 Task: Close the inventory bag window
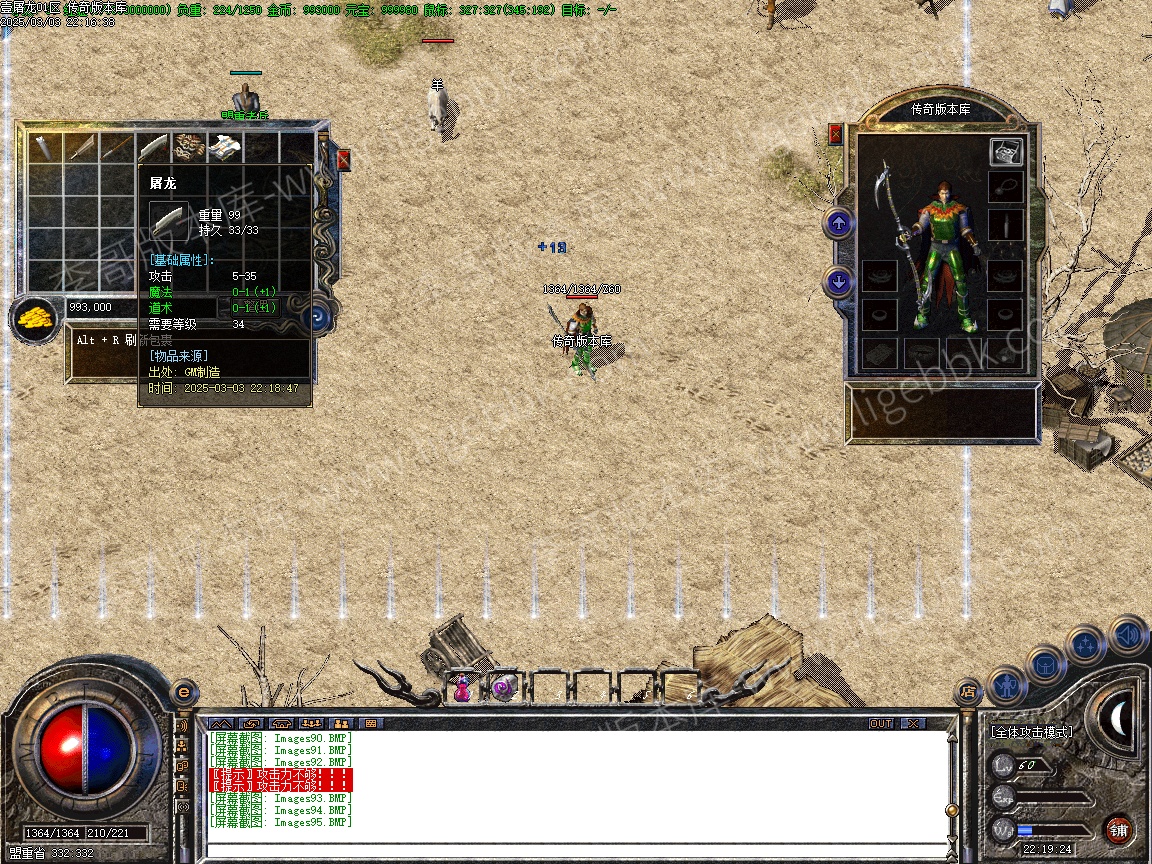(x=344, y=160)
